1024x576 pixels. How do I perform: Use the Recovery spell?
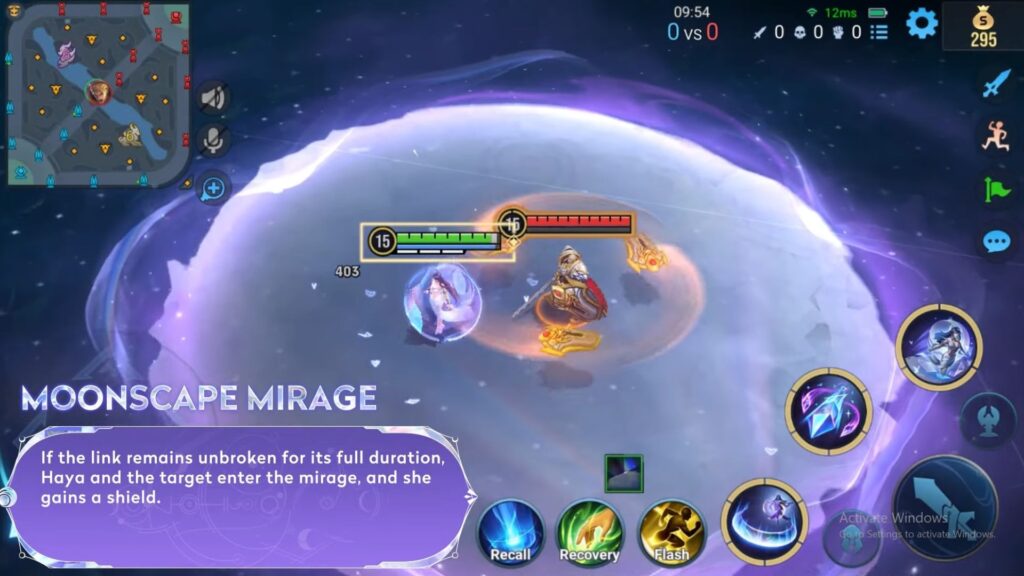[x=589, y=532]
